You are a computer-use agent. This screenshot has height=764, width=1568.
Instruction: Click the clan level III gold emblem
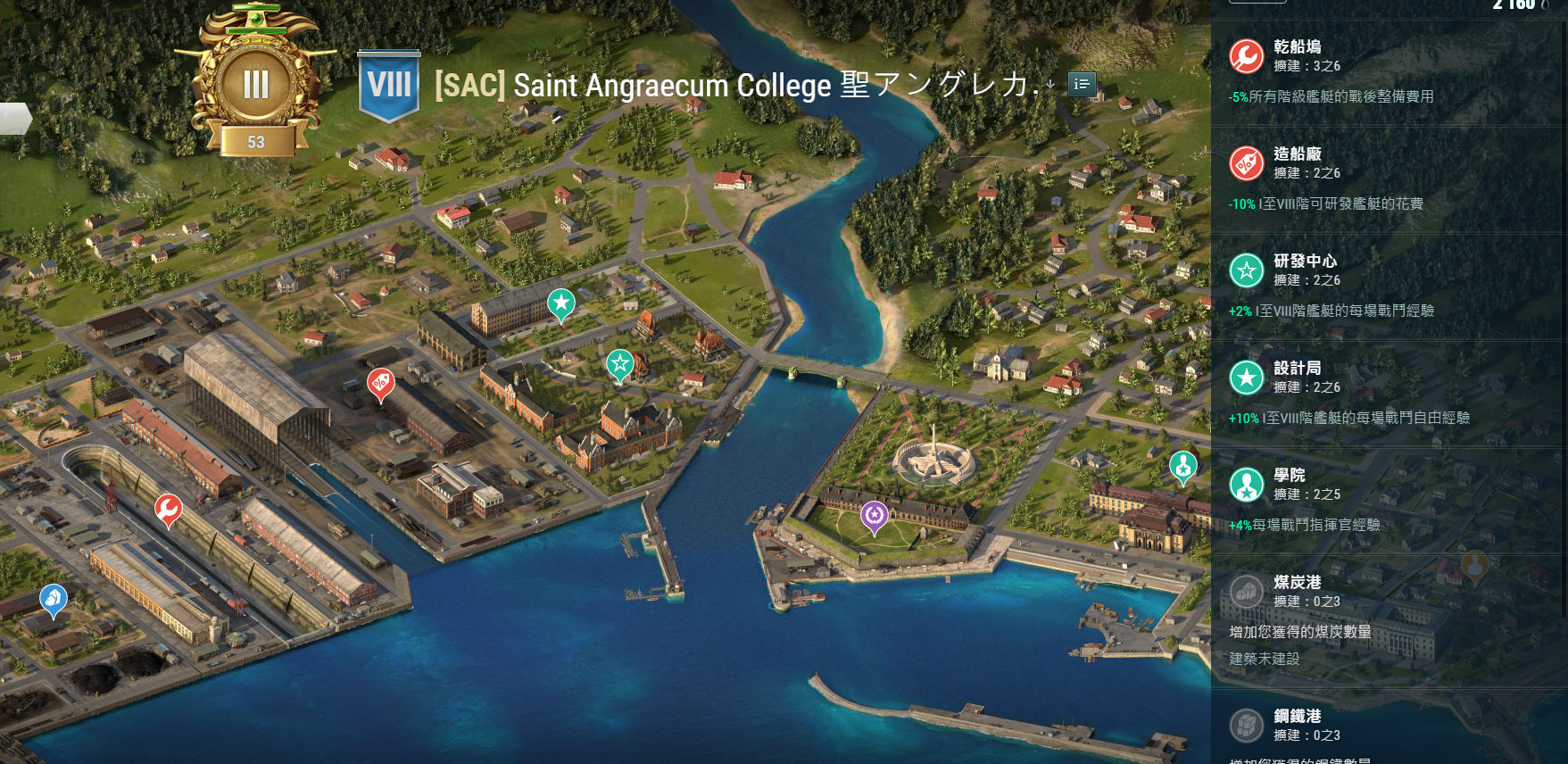point(256,80)
